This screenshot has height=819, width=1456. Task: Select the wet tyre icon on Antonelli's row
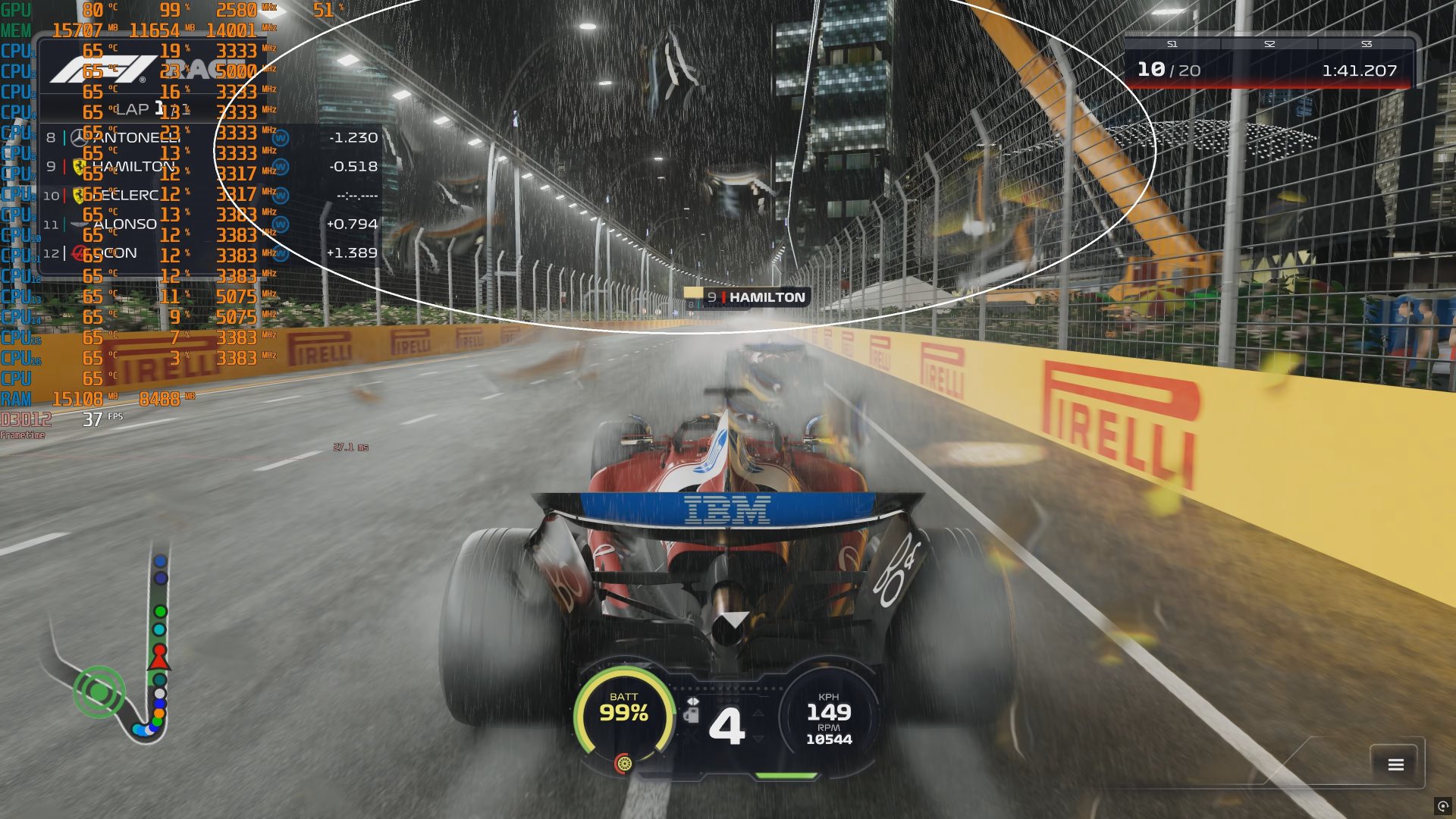(x=279, y=138)
